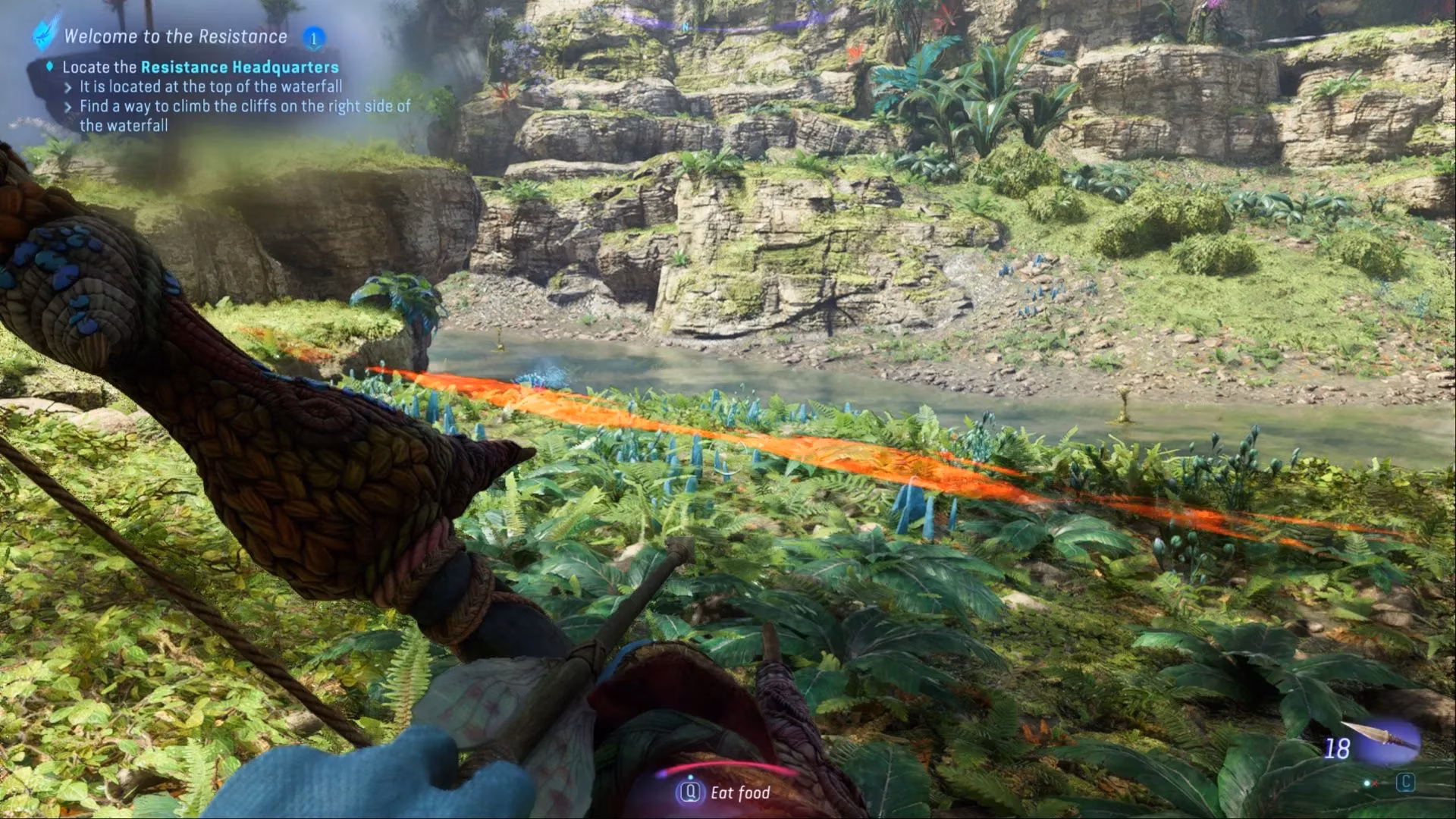1456x819 pixels.
Task: Select the Resistance Headquarters objective text
Action: 240,67
